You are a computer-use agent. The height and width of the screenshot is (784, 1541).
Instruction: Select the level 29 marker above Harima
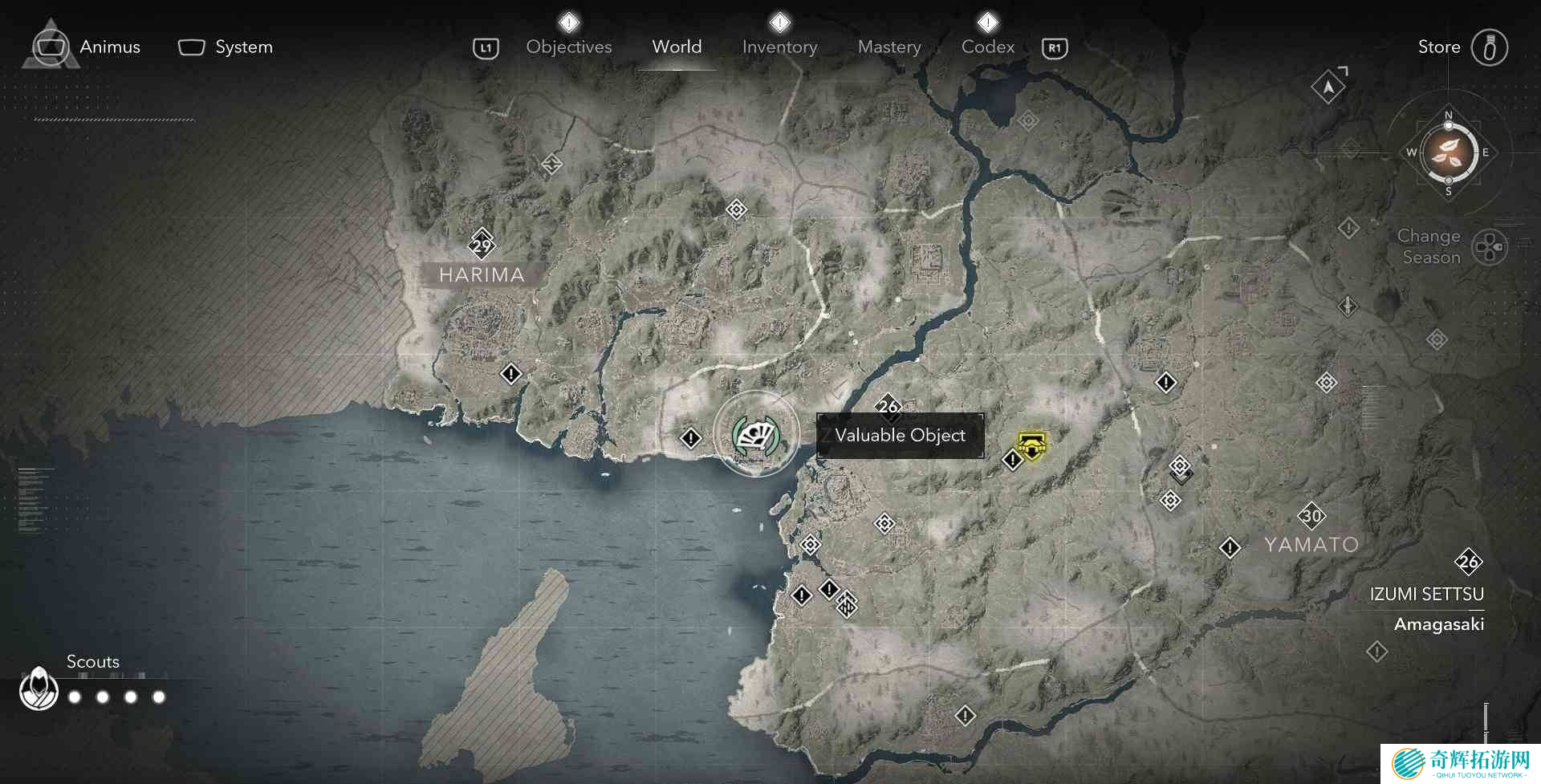(x=482, y=245)
